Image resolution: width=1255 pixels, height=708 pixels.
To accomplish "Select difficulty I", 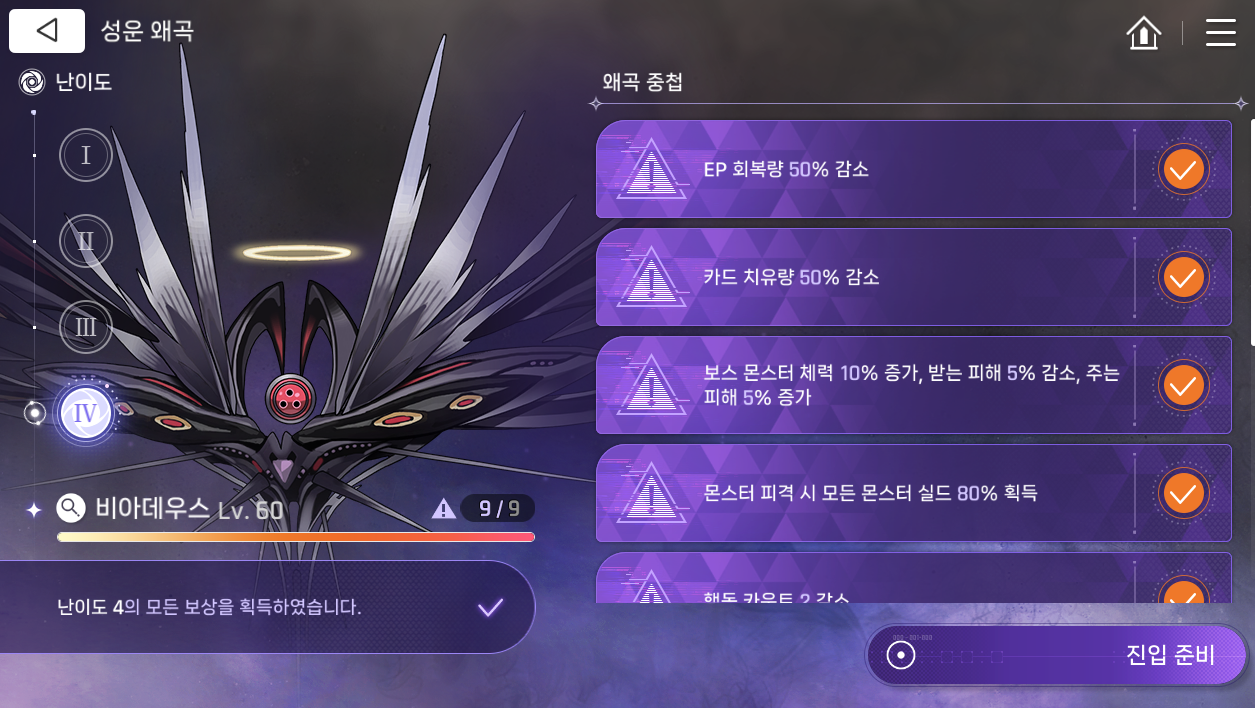I will click(86, 156).
